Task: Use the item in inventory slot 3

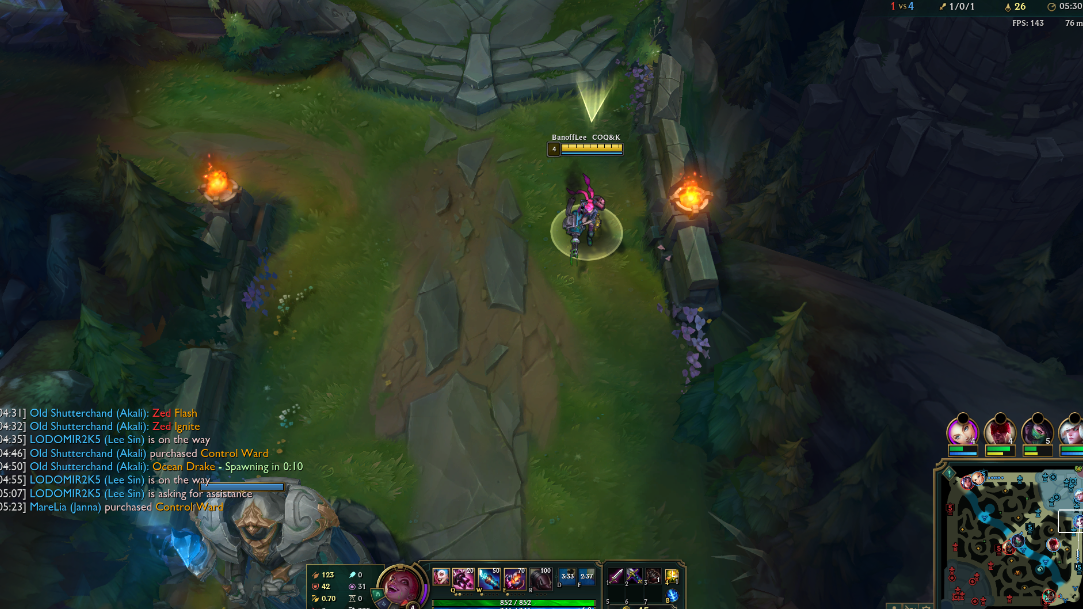Action: point(653,576)
